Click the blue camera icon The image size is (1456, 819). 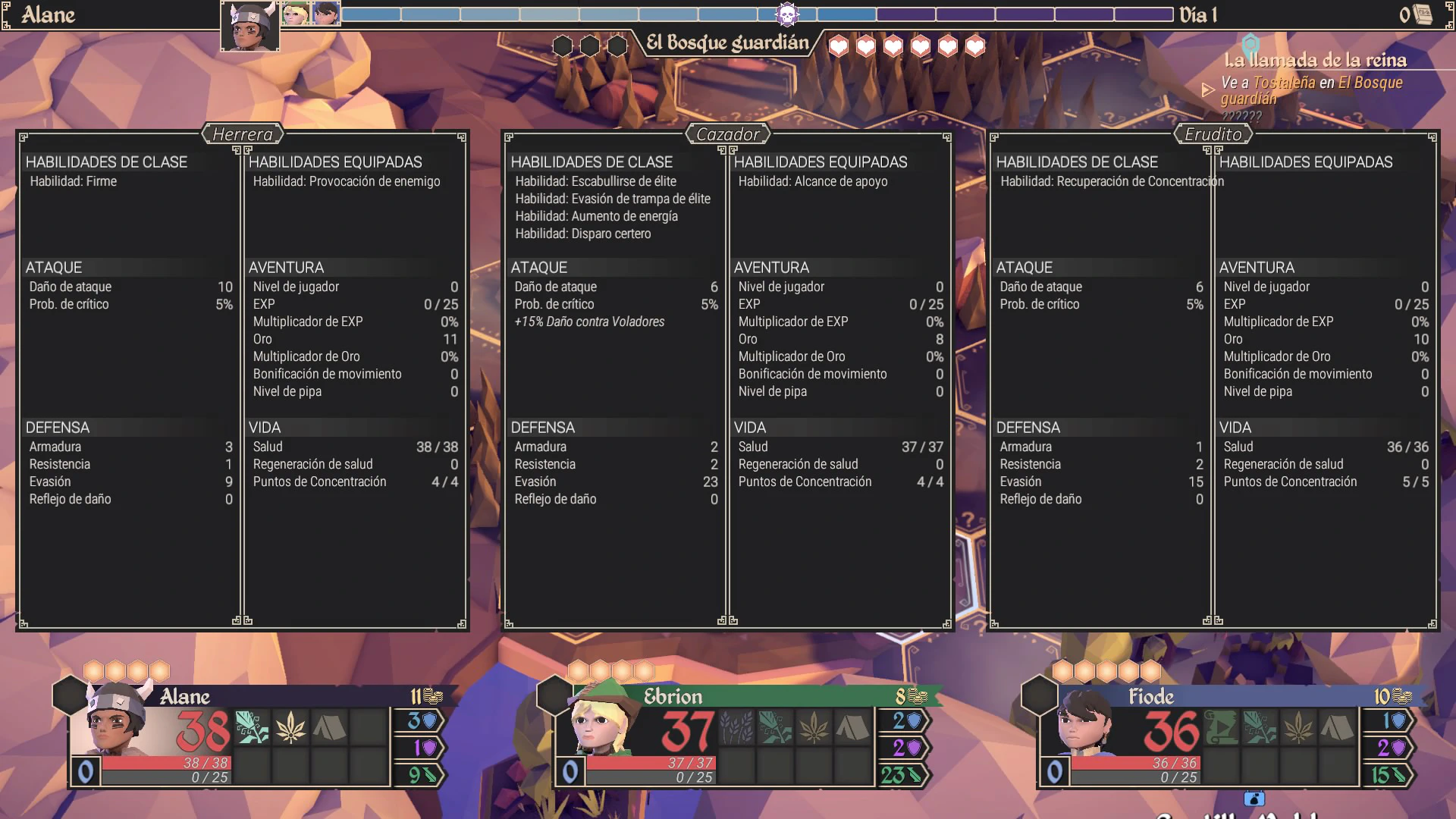[1254, 799]
